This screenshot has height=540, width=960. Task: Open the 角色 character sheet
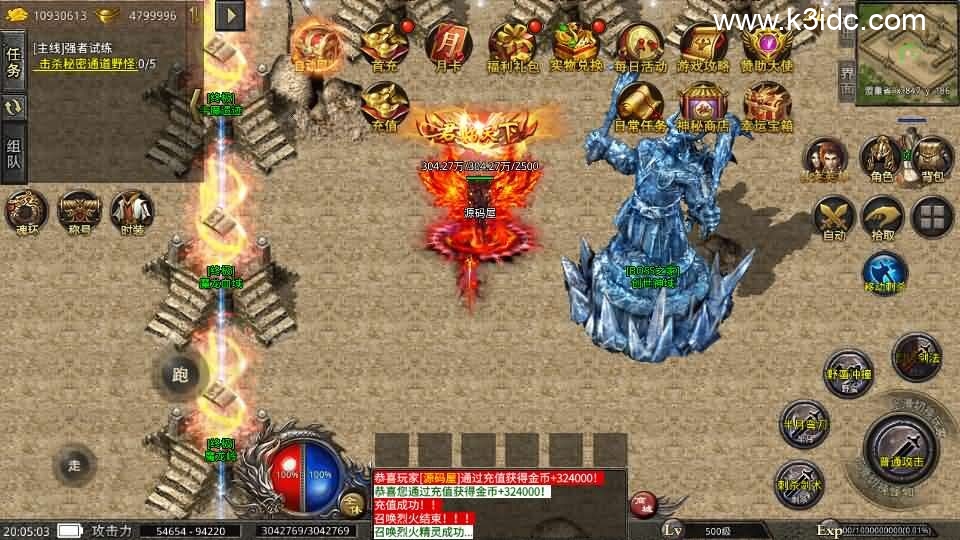(881, 159)
